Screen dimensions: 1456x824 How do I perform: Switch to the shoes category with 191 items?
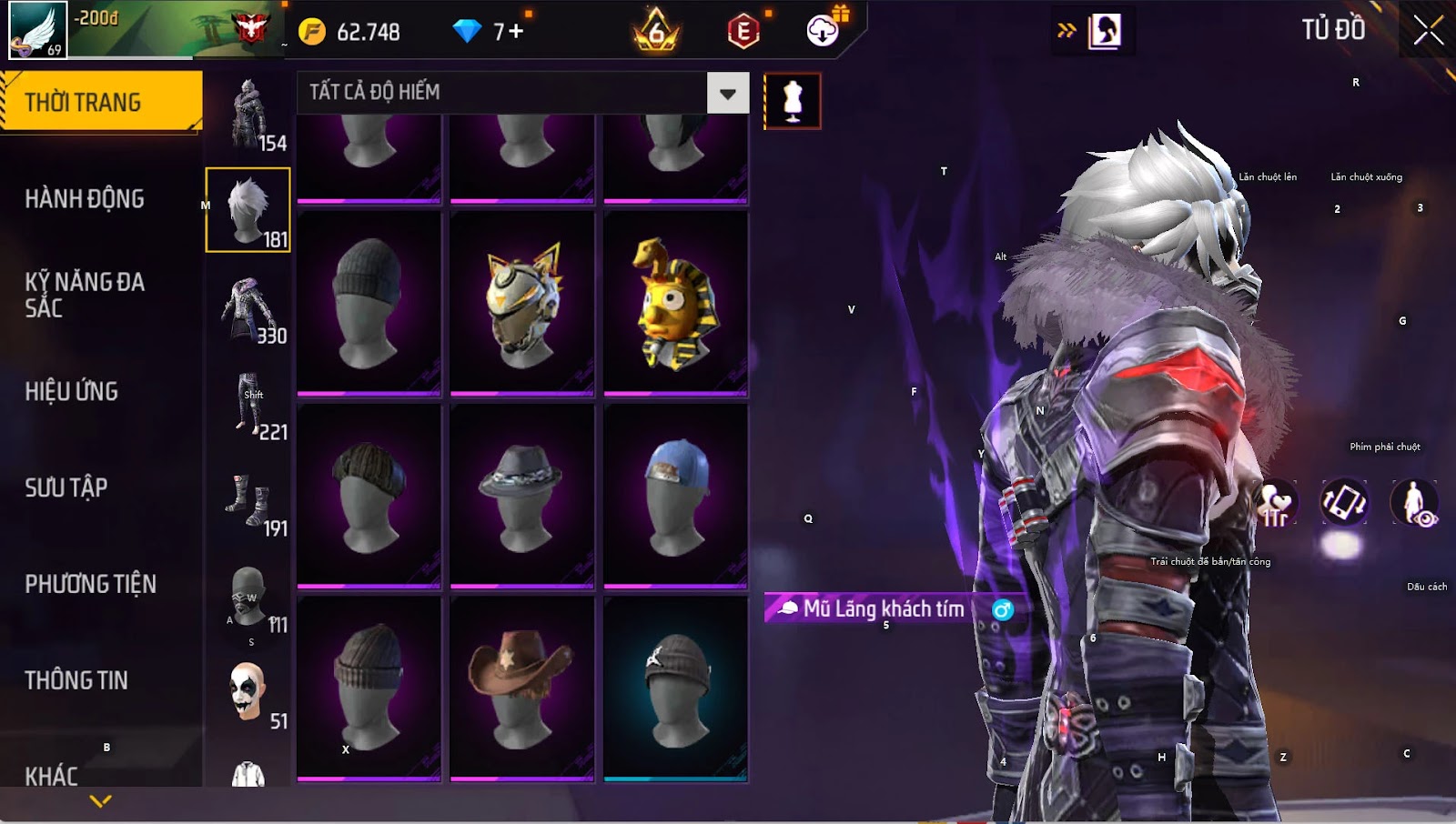pos(248,503)
